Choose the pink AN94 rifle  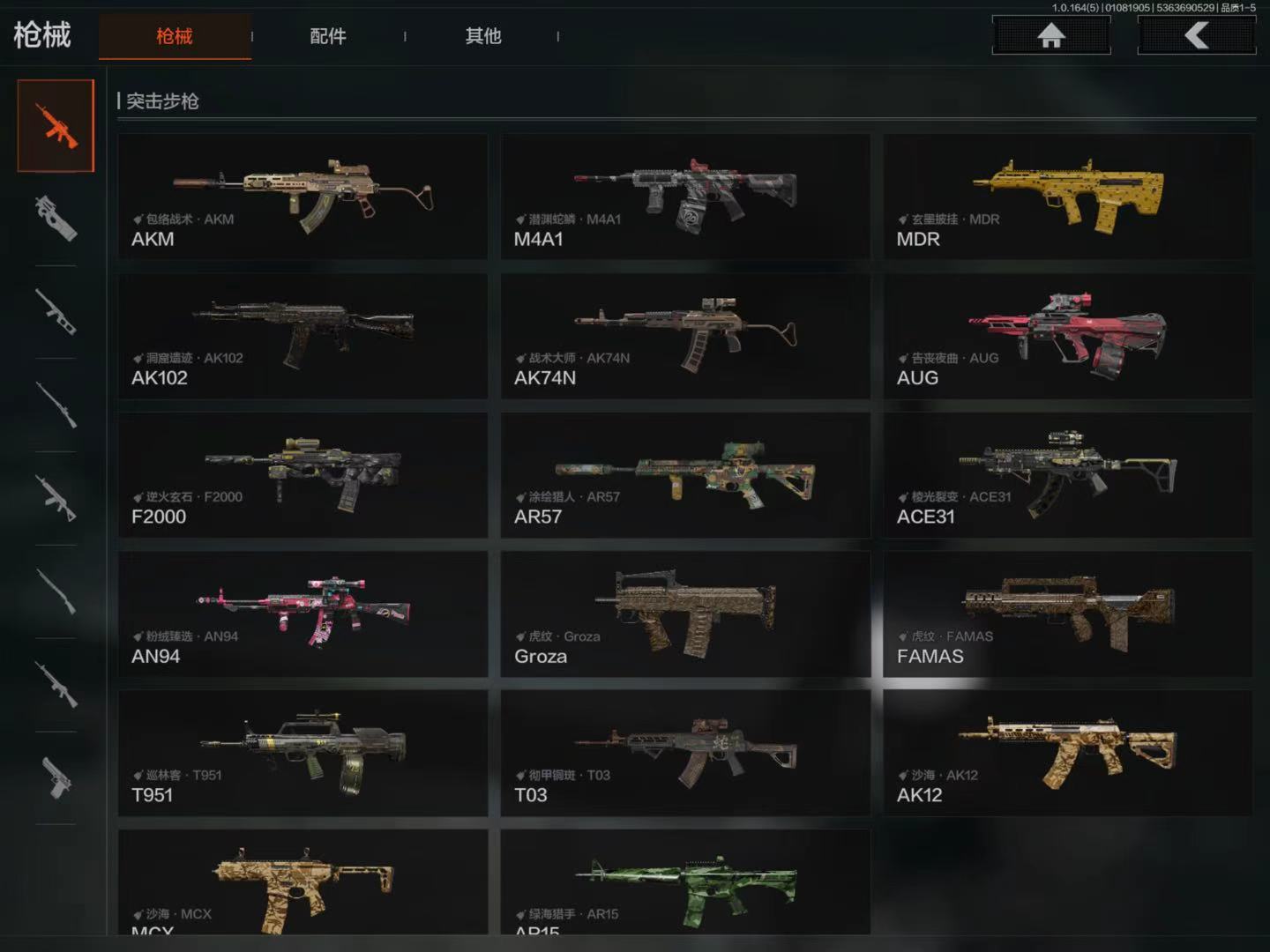click(x=303, y=614)
